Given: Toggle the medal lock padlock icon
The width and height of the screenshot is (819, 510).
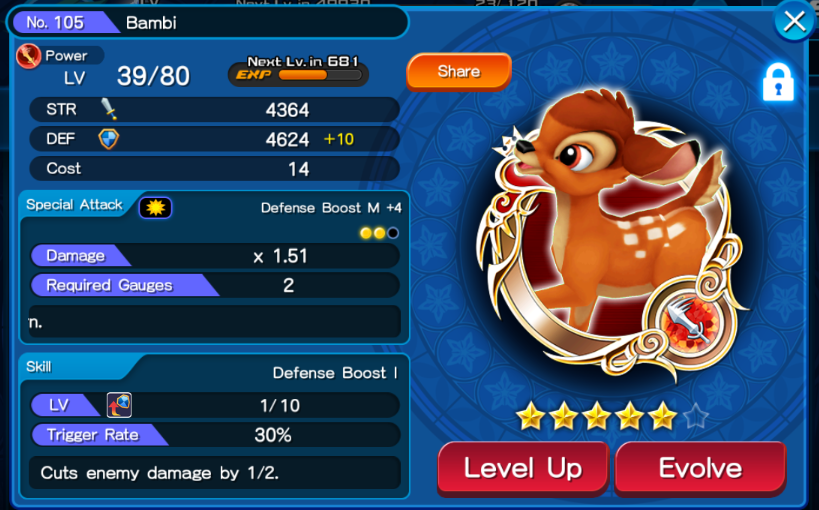Looking at the screenshot, I should pyautogui.click(x=777, y=83).
